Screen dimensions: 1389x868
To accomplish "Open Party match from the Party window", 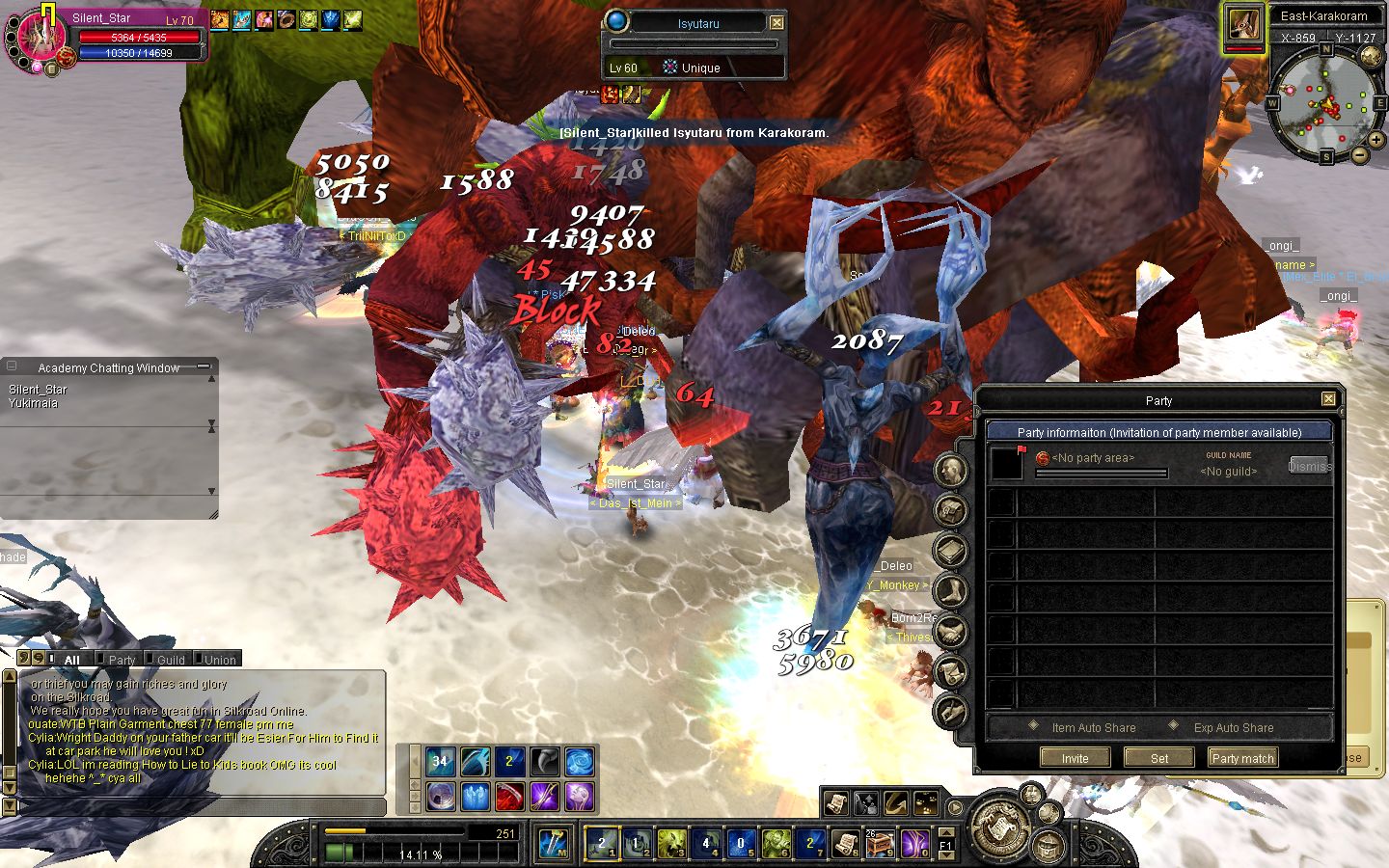I will tap(1242, 758).
